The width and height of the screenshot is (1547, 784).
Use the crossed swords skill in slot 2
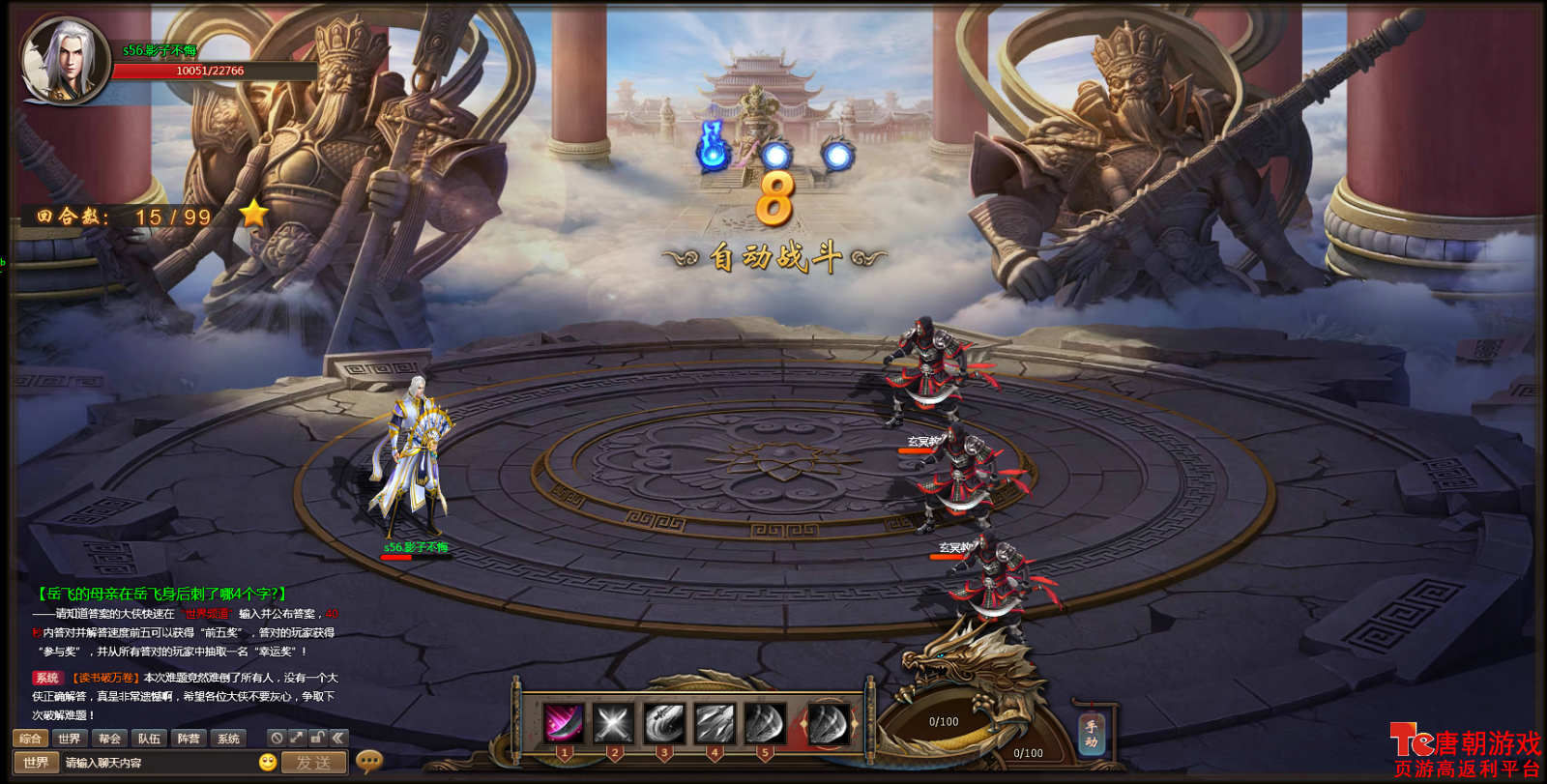(614, 723)
